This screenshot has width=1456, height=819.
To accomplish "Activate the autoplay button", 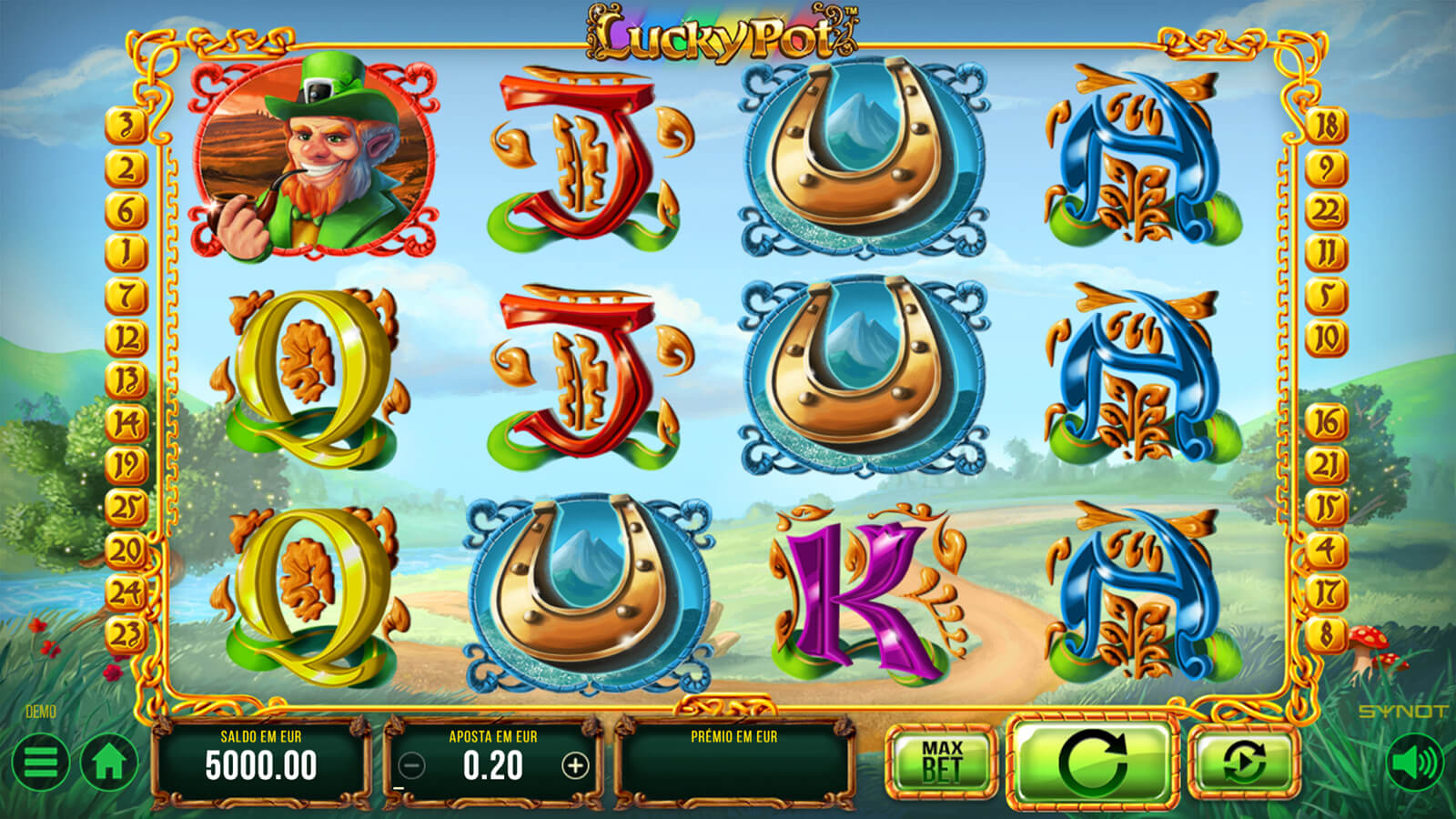I will [x=1243, y=762].
